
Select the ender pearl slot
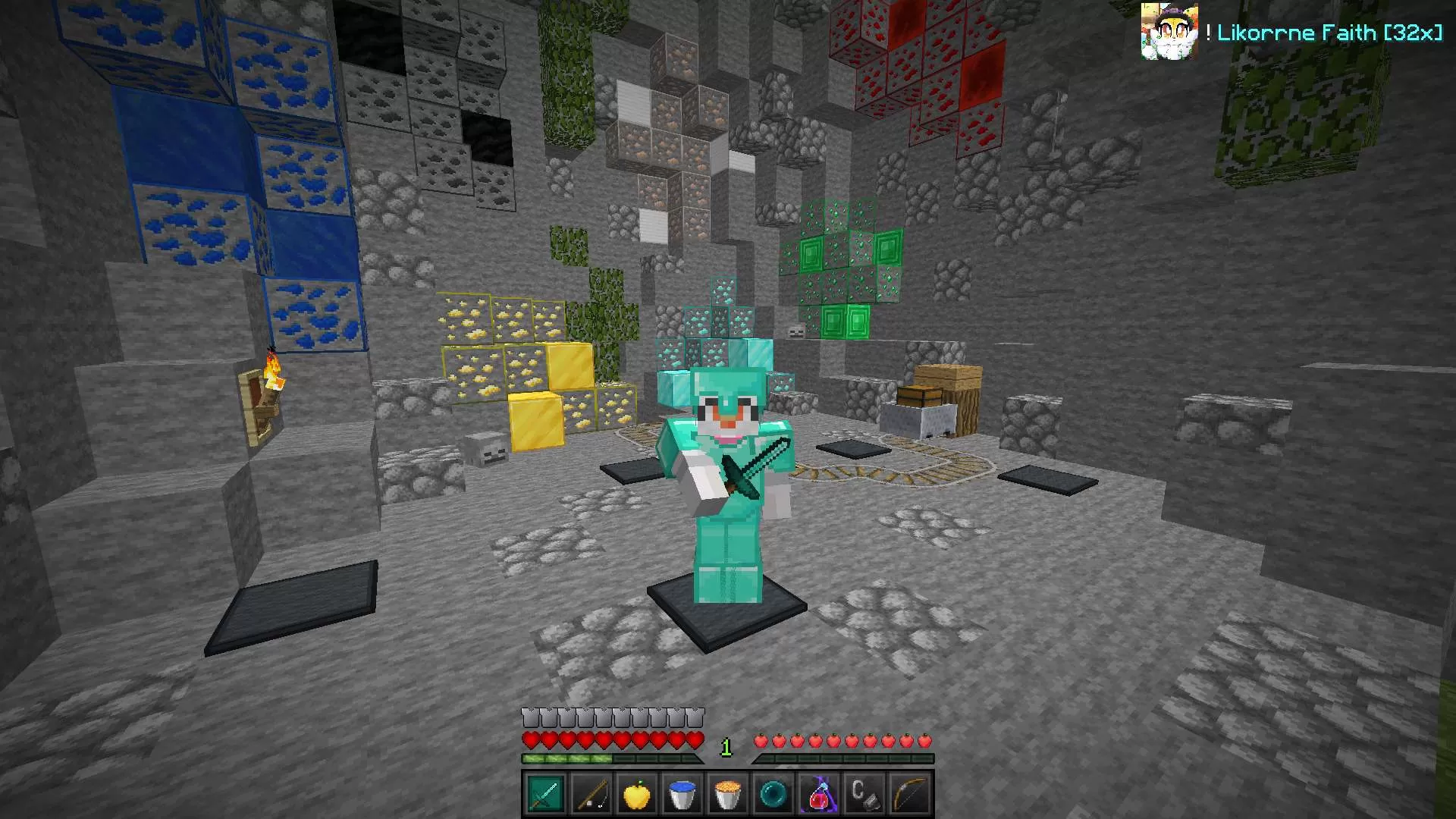(773, 794)
